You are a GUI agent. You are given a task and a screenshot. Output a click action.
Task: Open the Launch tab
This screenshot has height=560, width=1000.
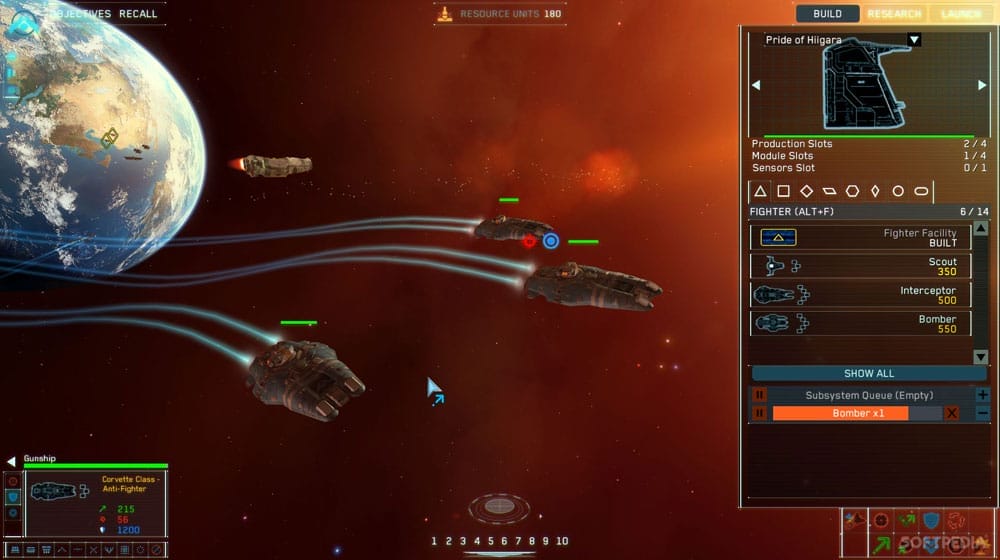coord(960,14)
